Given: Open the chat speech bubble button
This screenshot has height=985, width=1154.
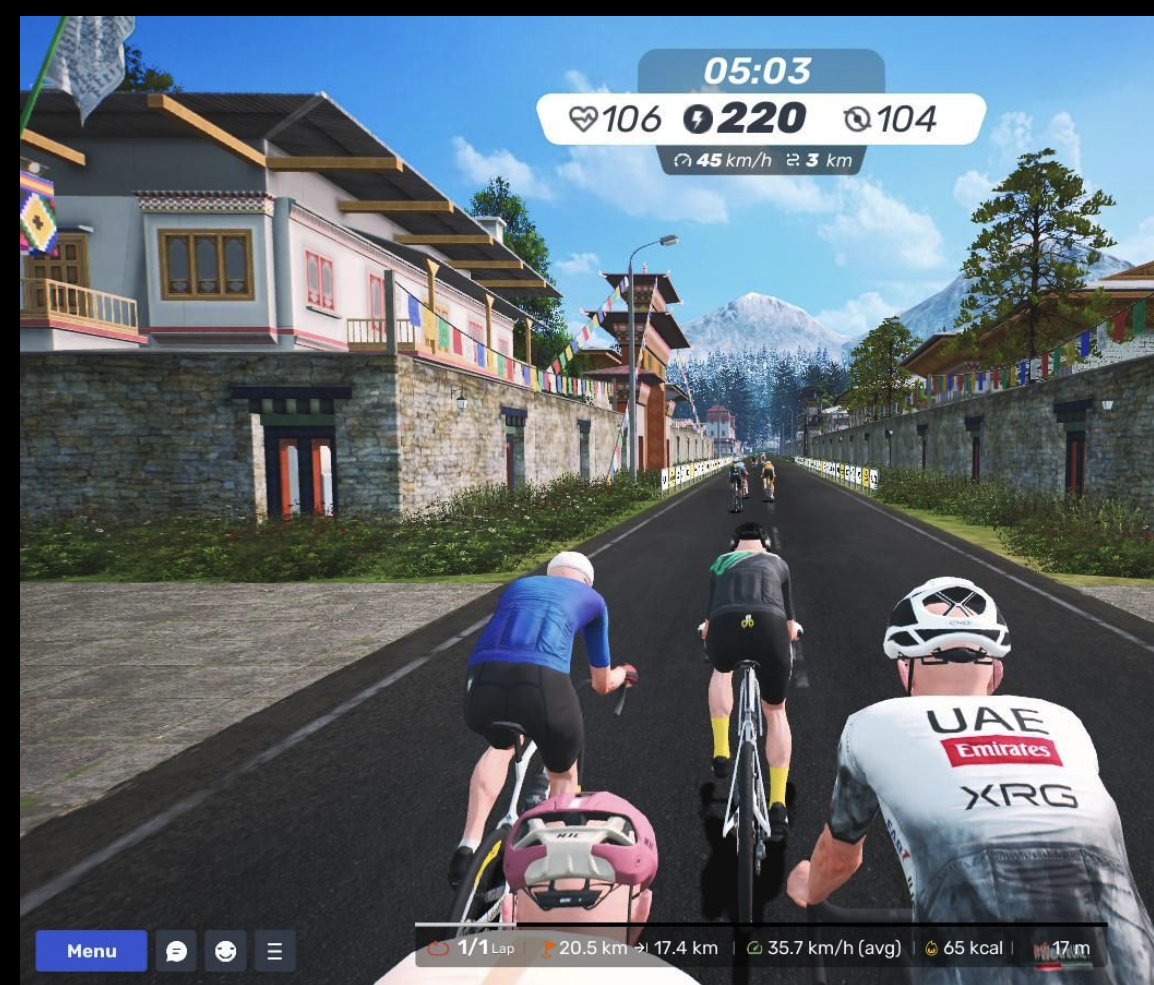Looking at the screenshot, I should (176, 951).
